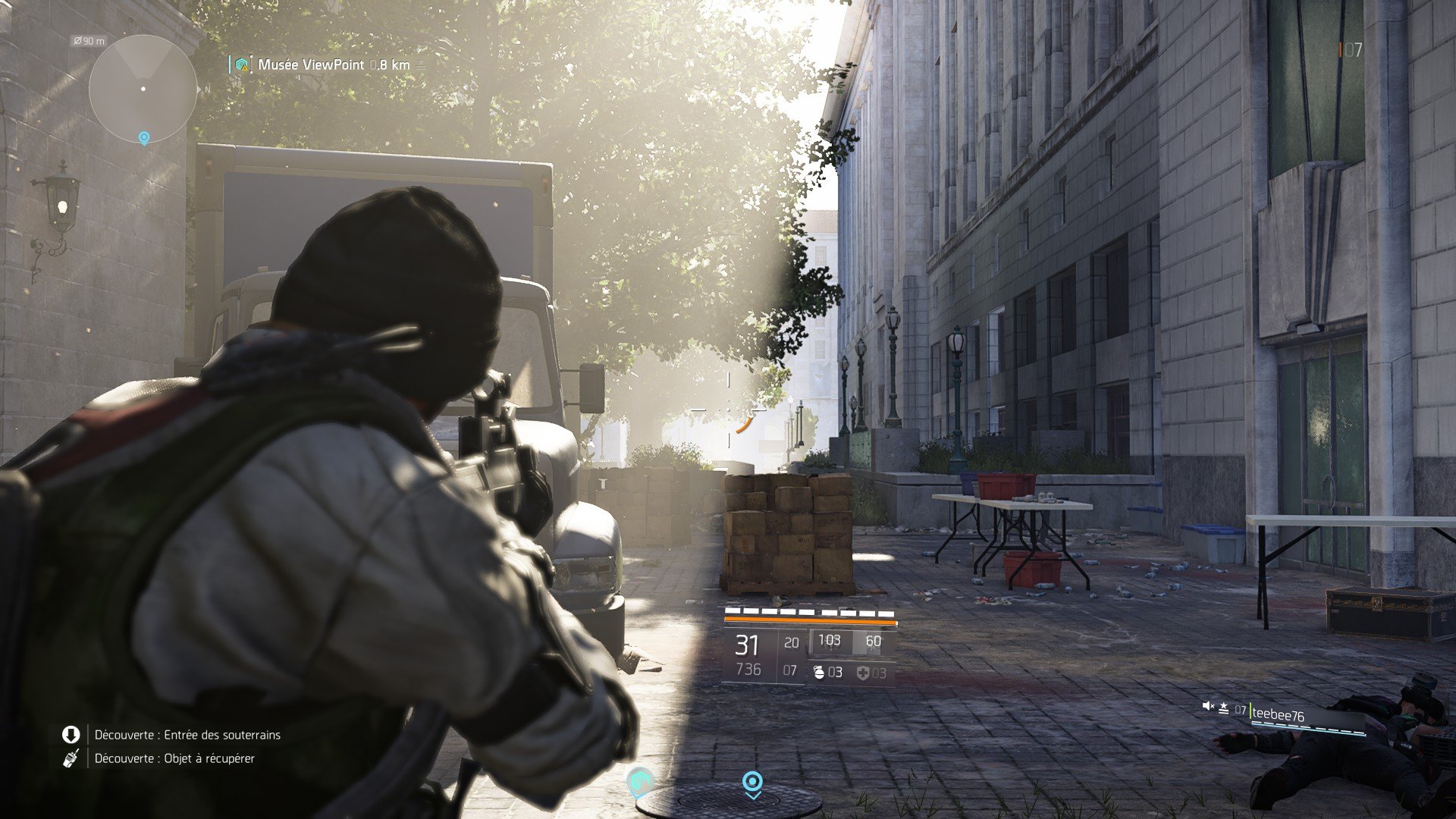Select the teal hexagon mission marker on ground
Image resolution: width=1456 pixels, height=819 pixels.
(640, 781)
